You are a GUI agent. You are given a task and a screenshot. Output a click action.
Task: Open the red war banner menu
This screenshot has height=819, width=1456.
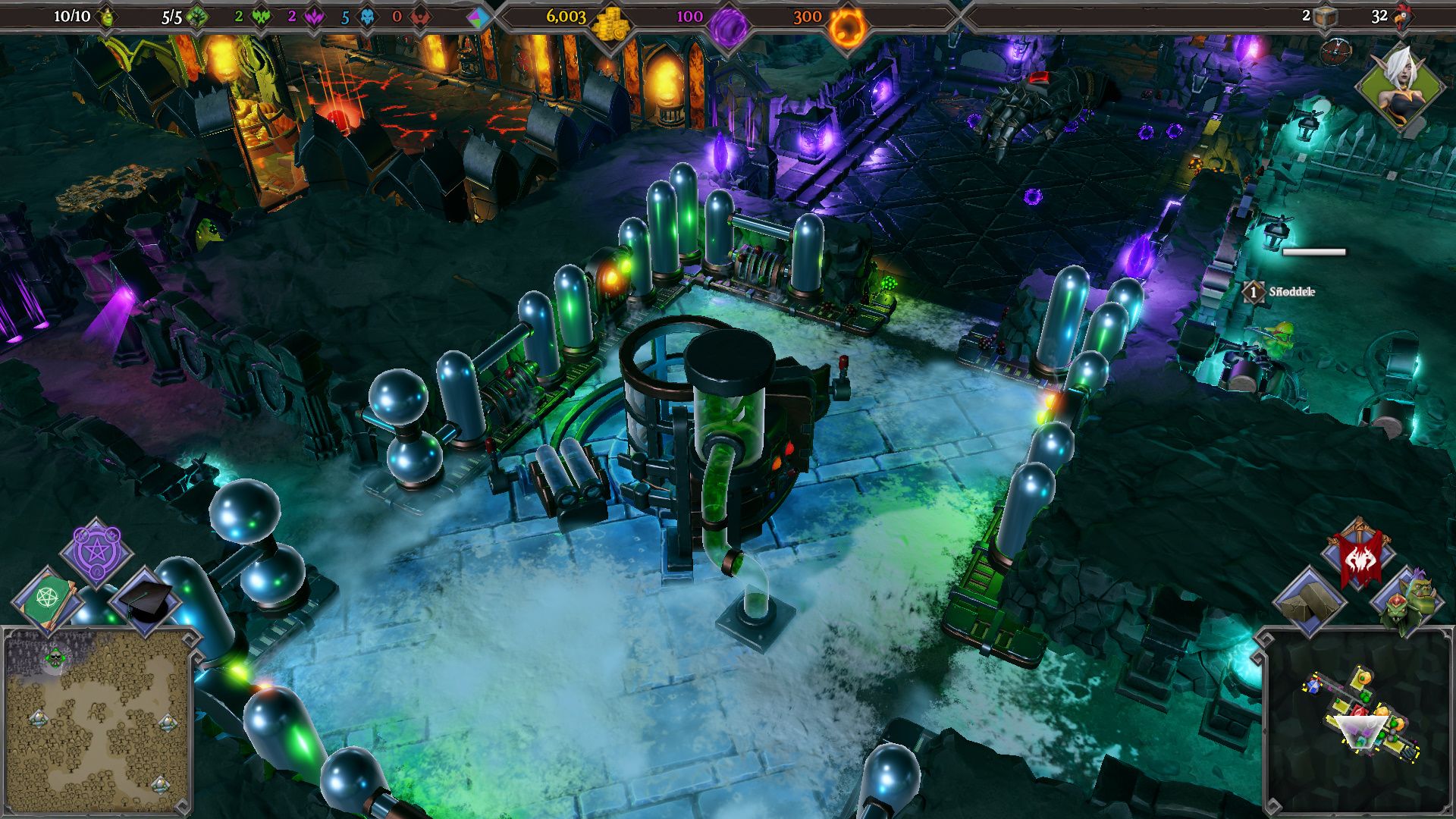(x=1359, y=557)
